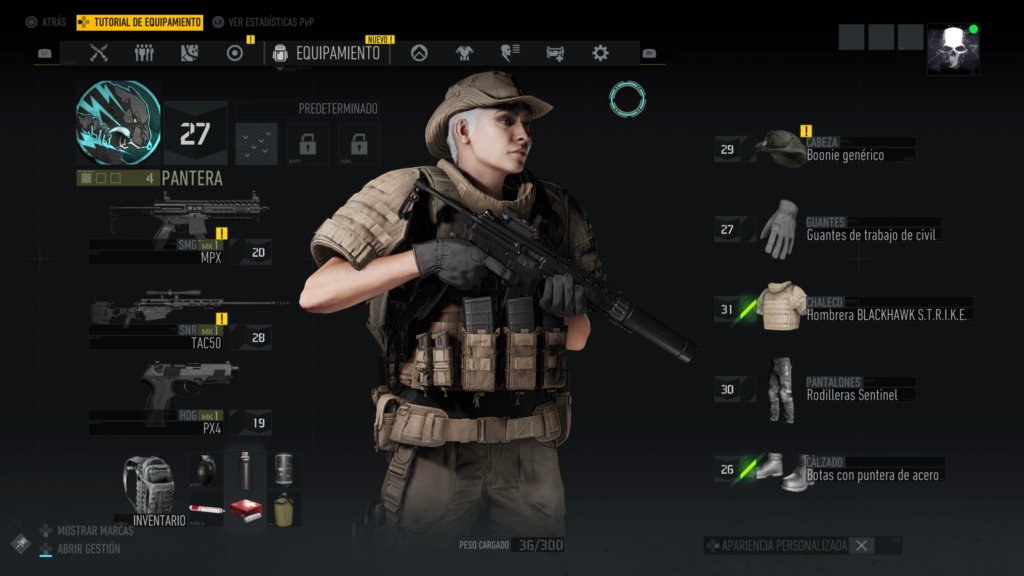Switch to the crossed weapons tab
This screenshot has height=576, width=1024.
point(98,53)
